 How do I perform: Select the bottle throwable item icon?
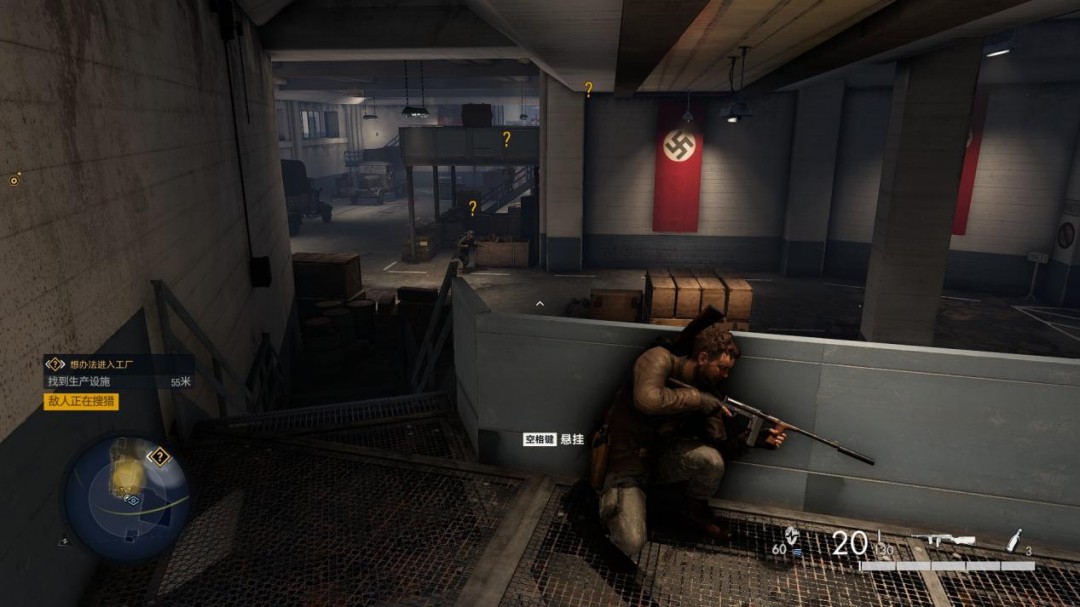click(1014, 541)
